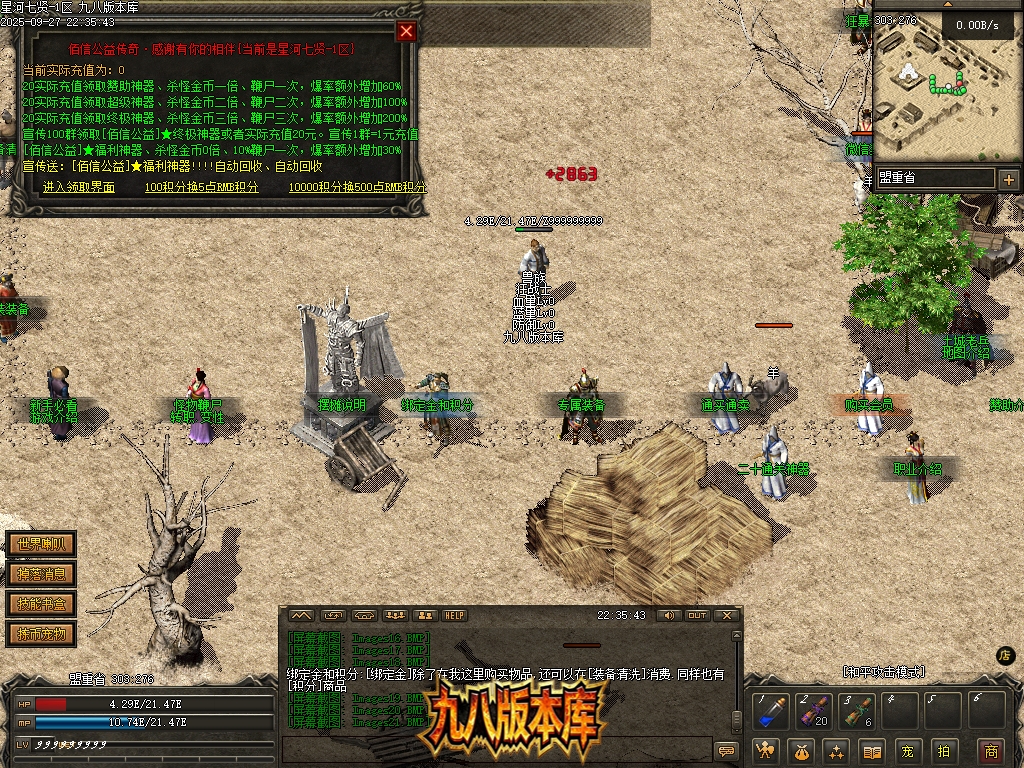The height and width of the screenshot is (768, 1024).
Task: Open the character warrior icon menu
Action: pos(767,750)
